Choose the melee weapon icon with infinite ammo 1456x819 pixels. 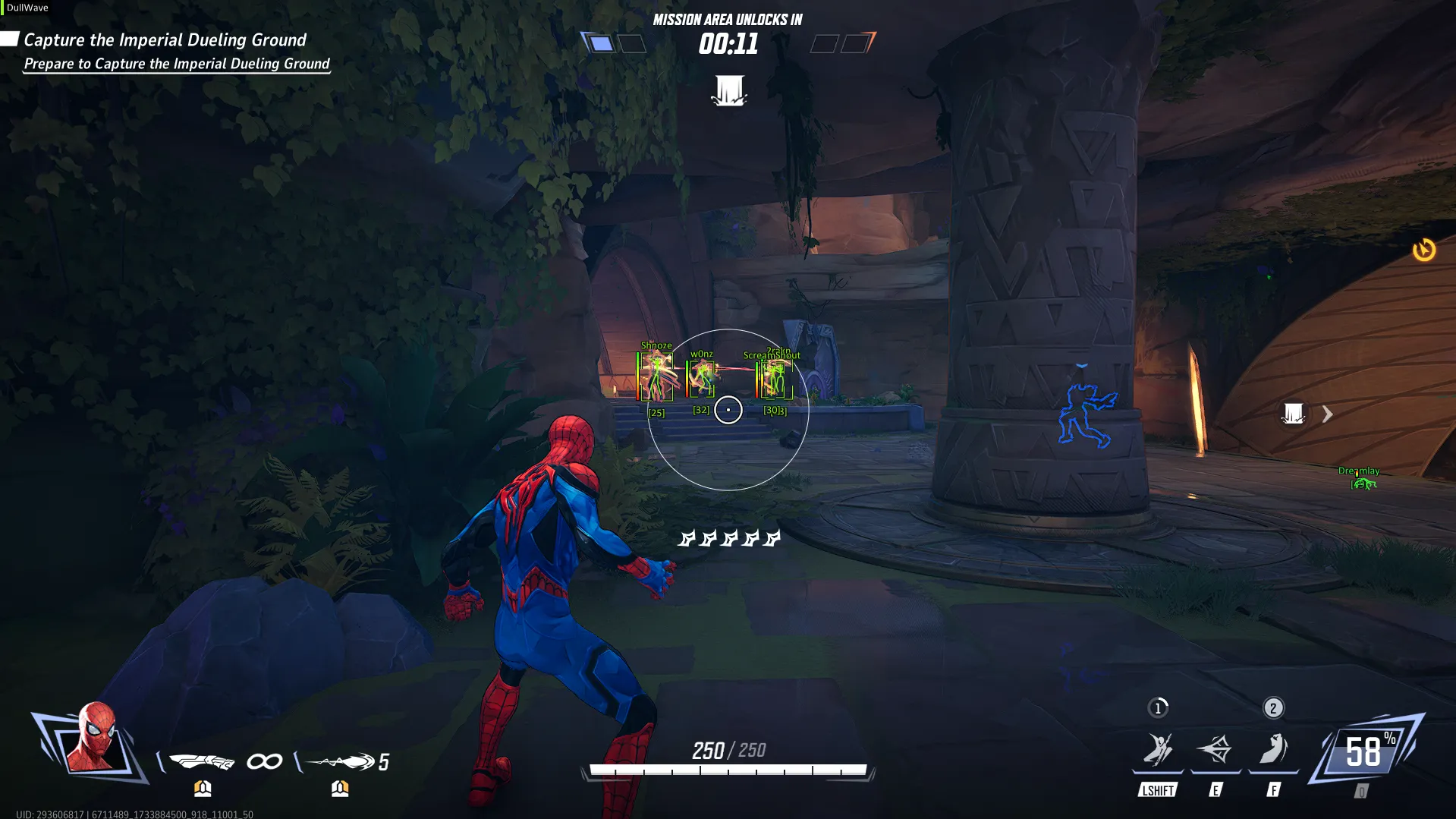pos(201,761)
